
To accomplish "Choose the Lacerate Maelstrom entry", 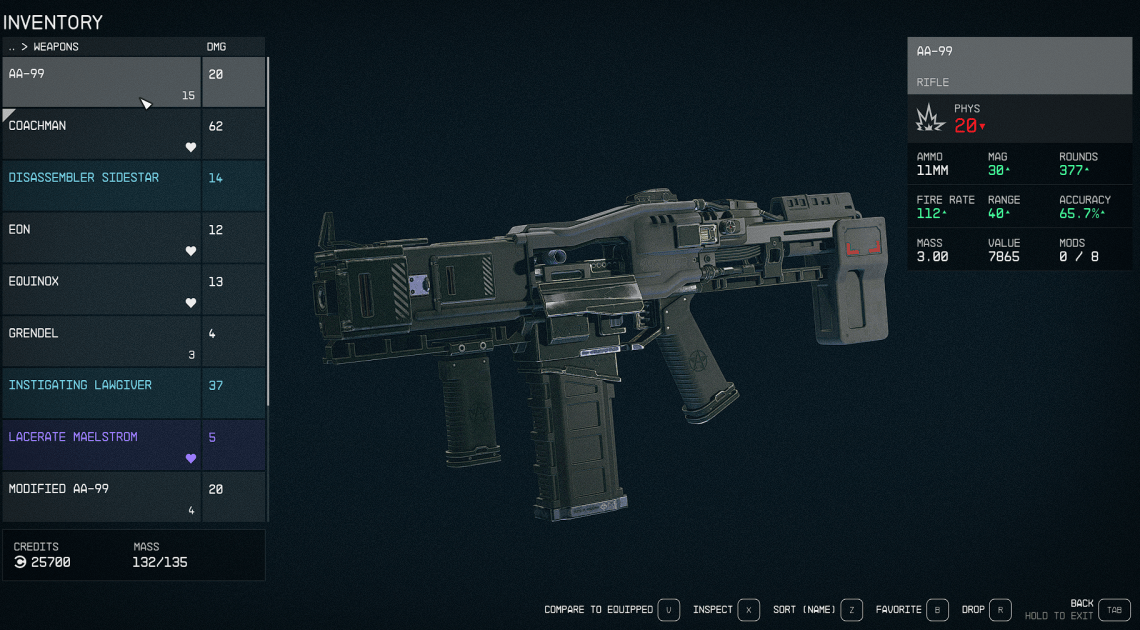I will tap(100, 446).
